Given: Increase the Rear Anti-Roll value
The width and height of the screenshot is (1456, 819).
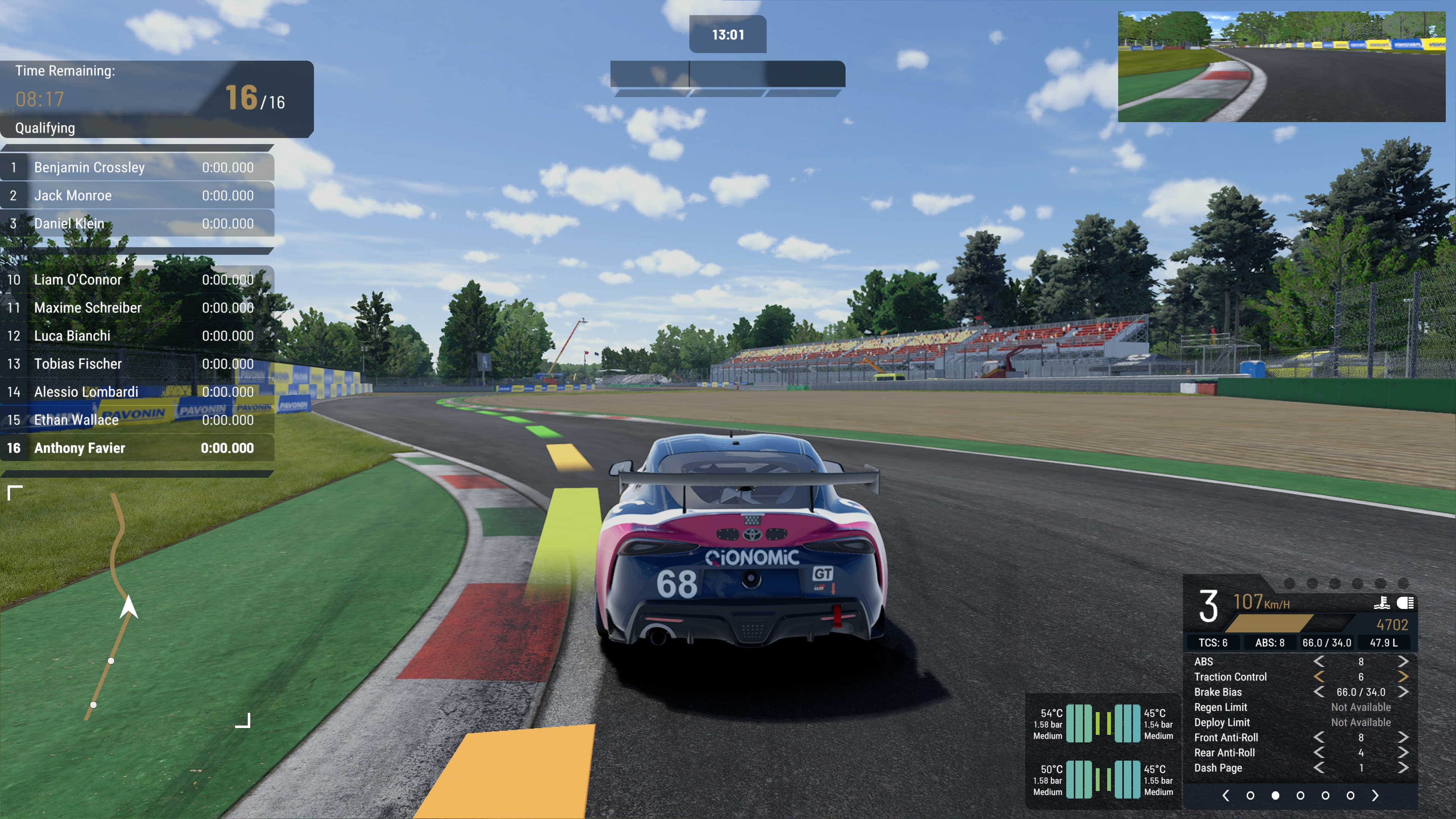Looking at the screenshot, I should pyautogui.click(x=1403, y=753).
